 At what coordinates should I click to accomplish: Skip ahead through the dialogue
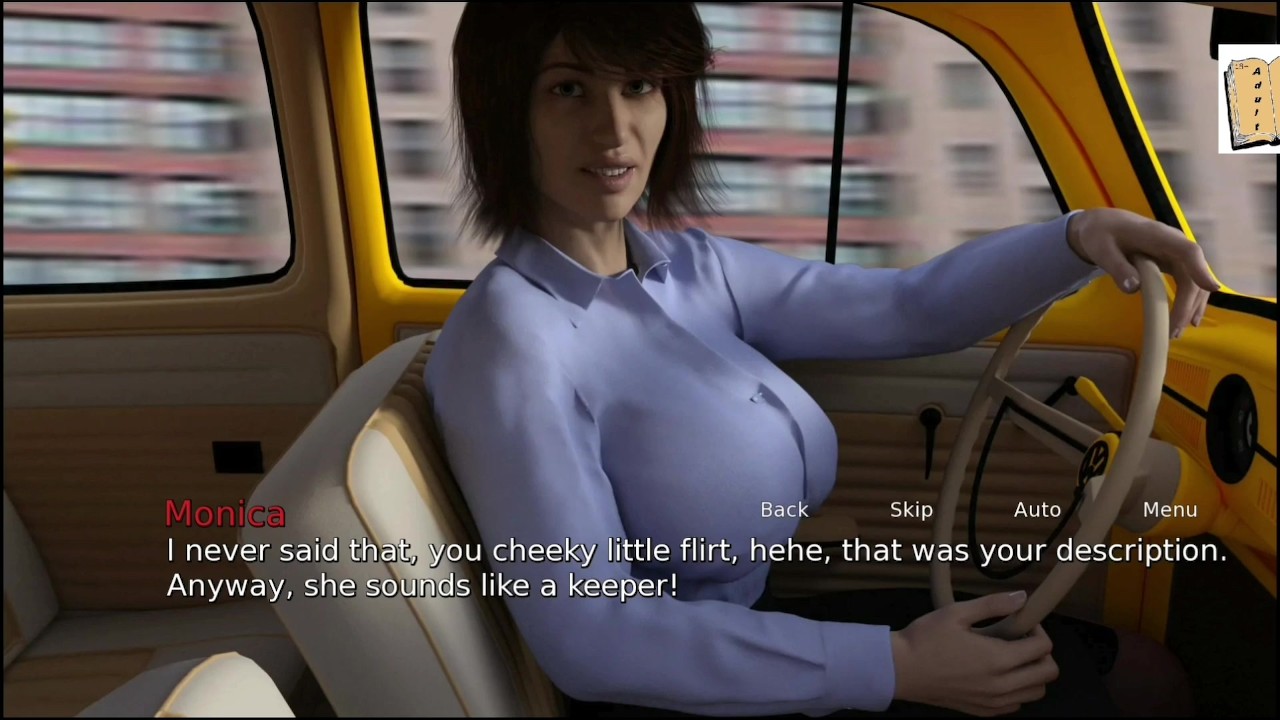pyautogui.click(x=911, y=510)
